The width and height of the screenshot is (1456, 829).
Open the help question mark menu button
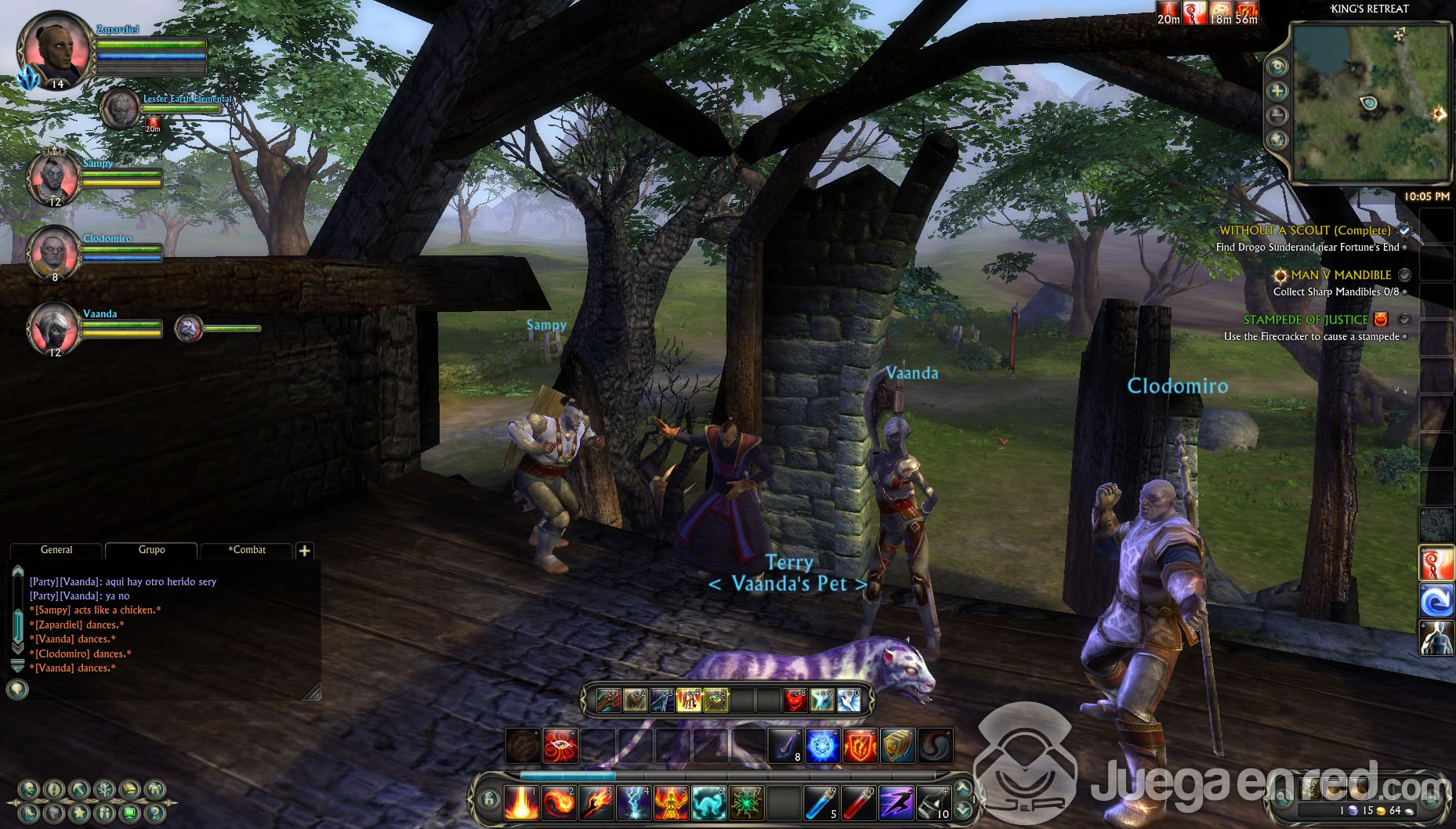(154, 812)
